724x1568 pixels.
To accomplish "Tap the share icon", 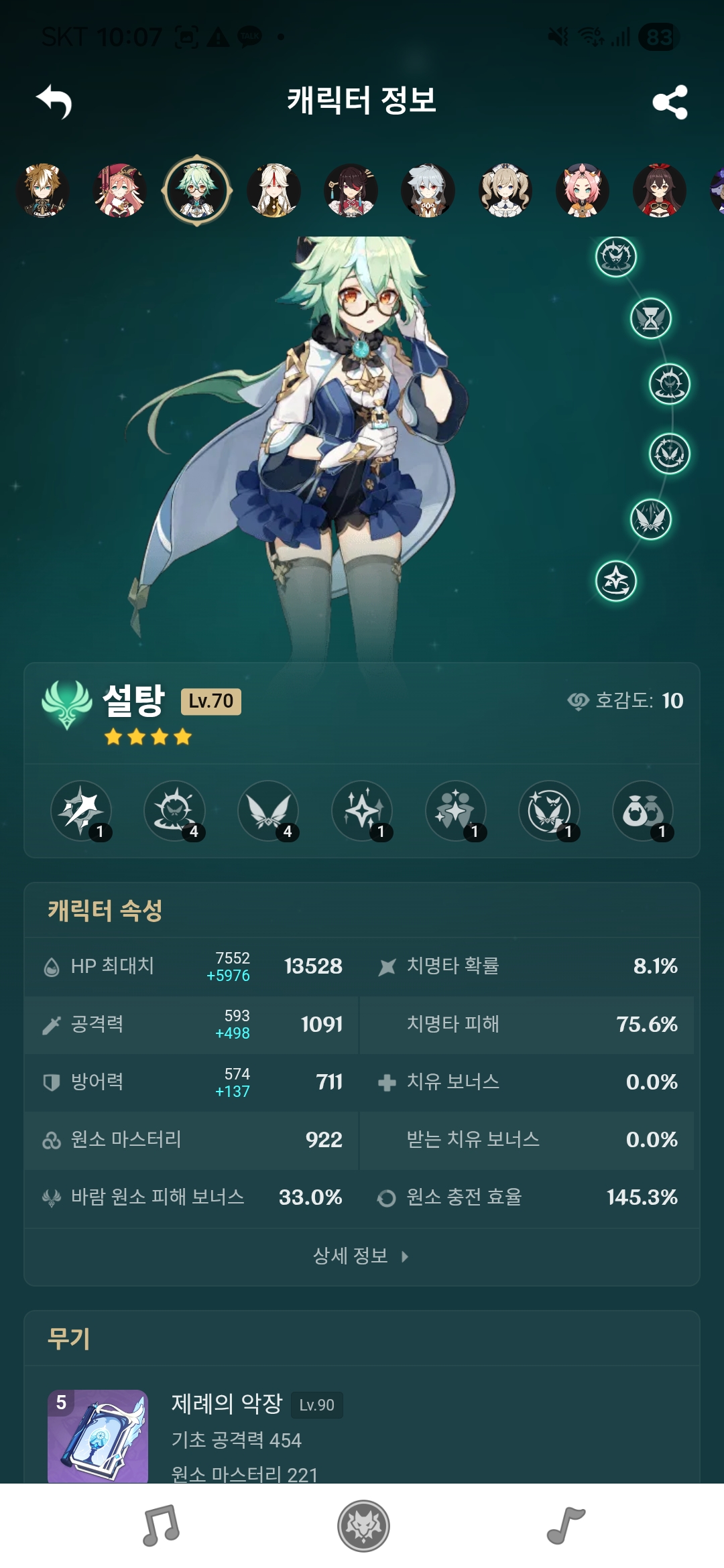I will (670, 102).
